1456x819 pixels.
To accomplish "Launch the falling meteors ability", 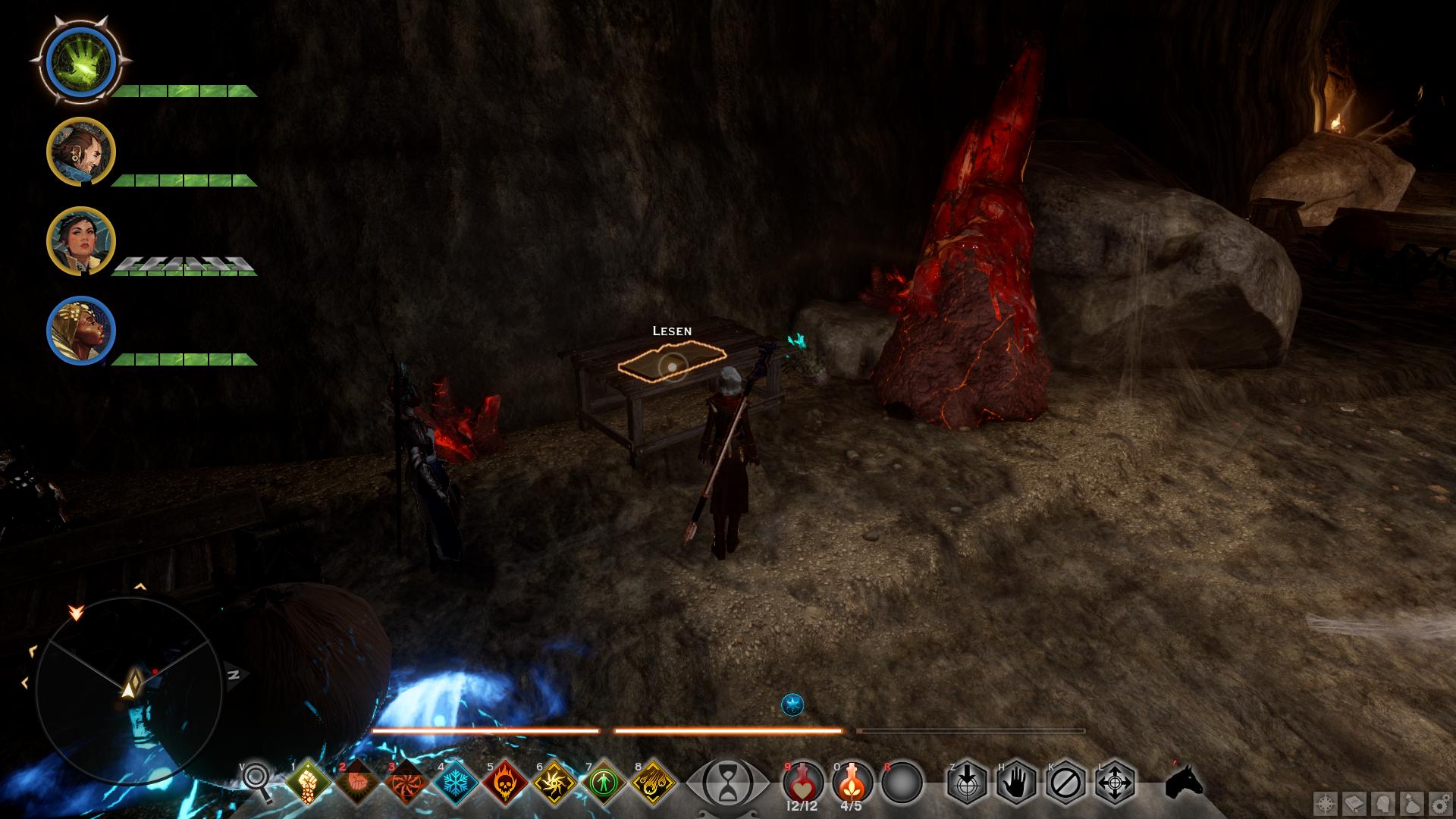I will pyautogui.click(x=654, y=782).
